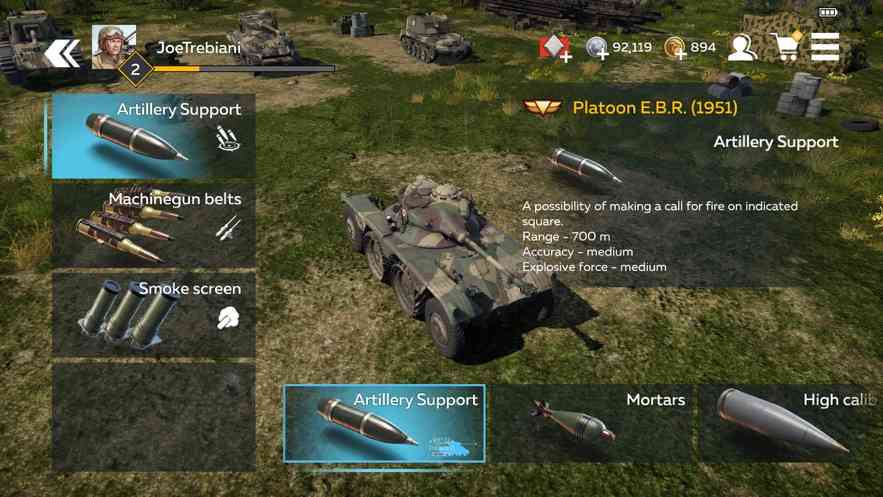Select the Machinegun belts slot
The height and width of the screenshot is (497, 883).
tap(154, 225)
